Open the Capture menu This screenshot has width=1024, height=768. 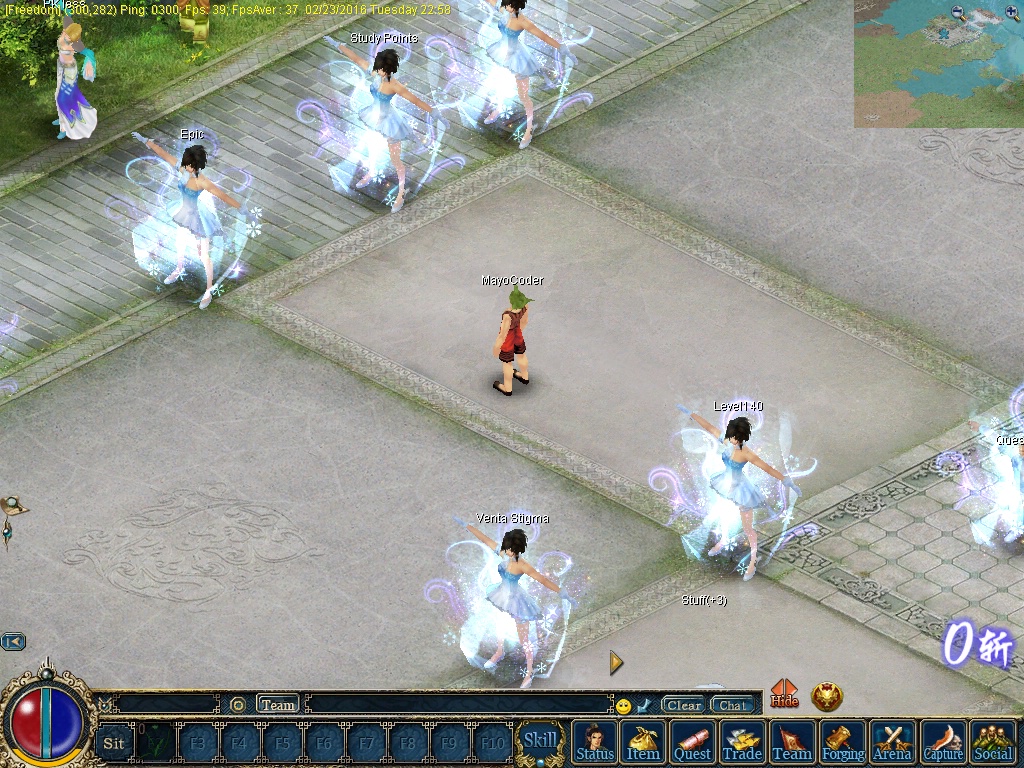tap(943, 742)
